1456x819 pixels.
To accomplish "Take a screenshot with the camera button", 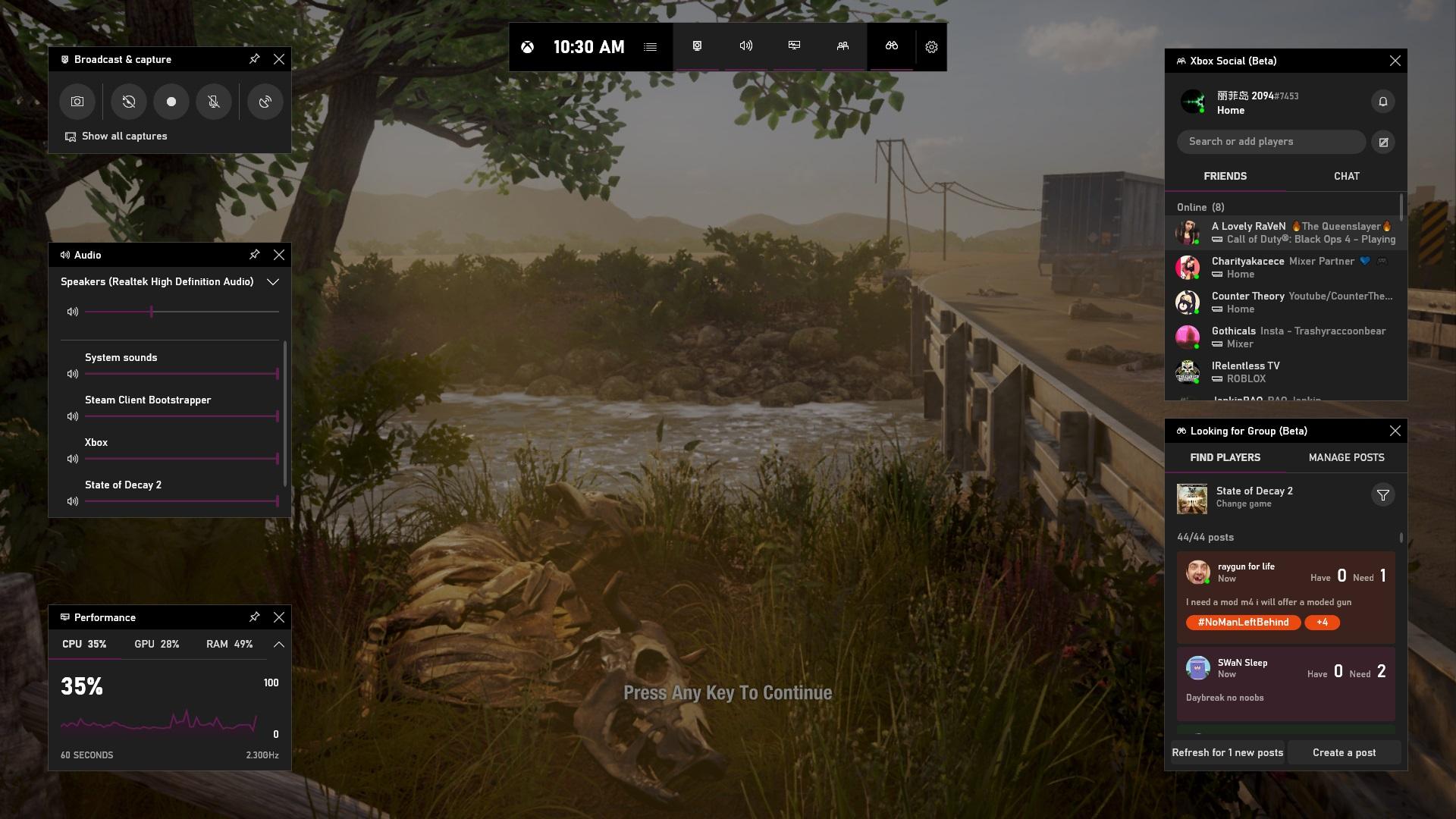I will point(77,102).
